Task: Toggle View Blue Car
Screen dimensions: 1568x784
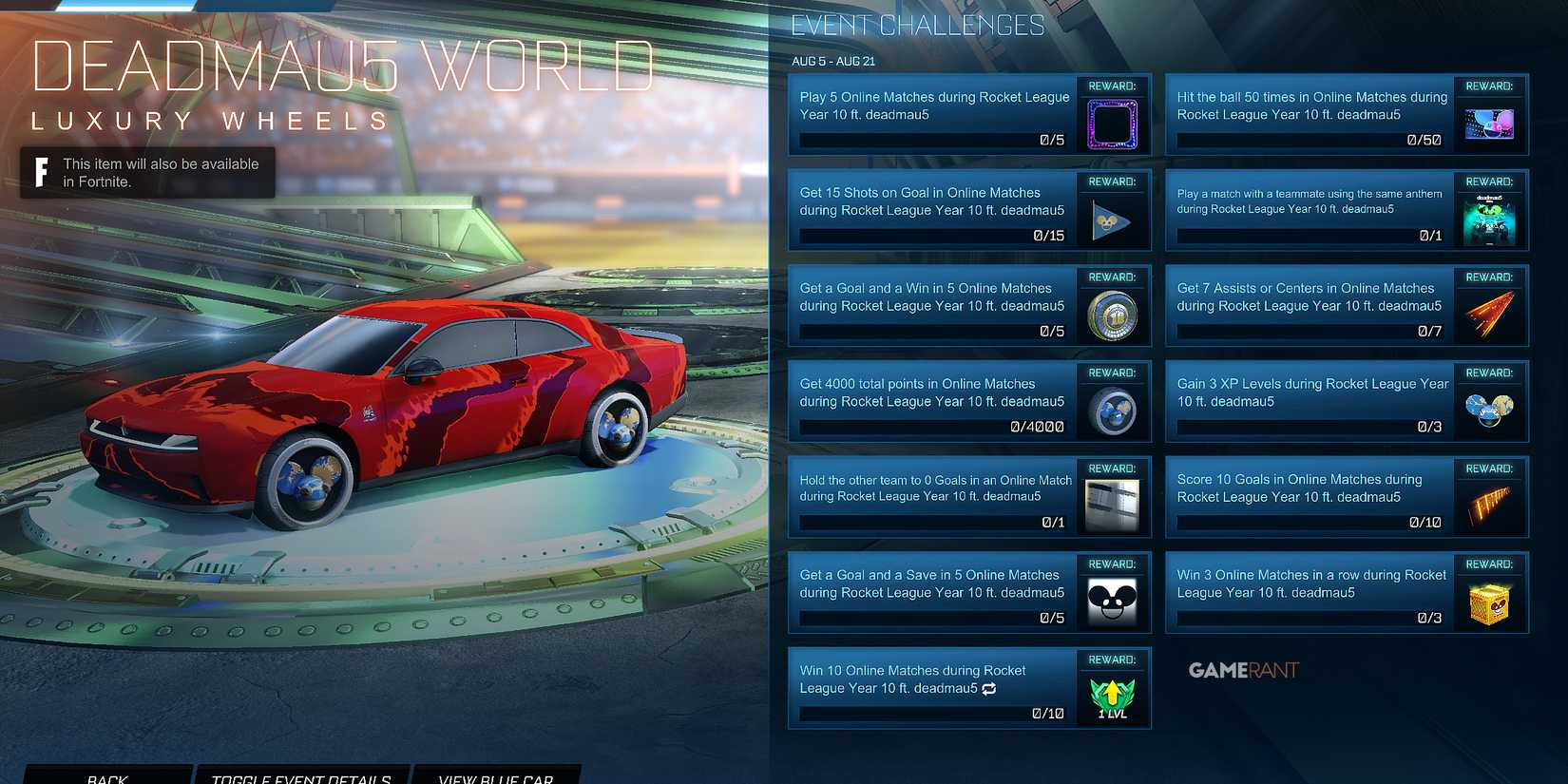Action: click(x=495, y=775)
